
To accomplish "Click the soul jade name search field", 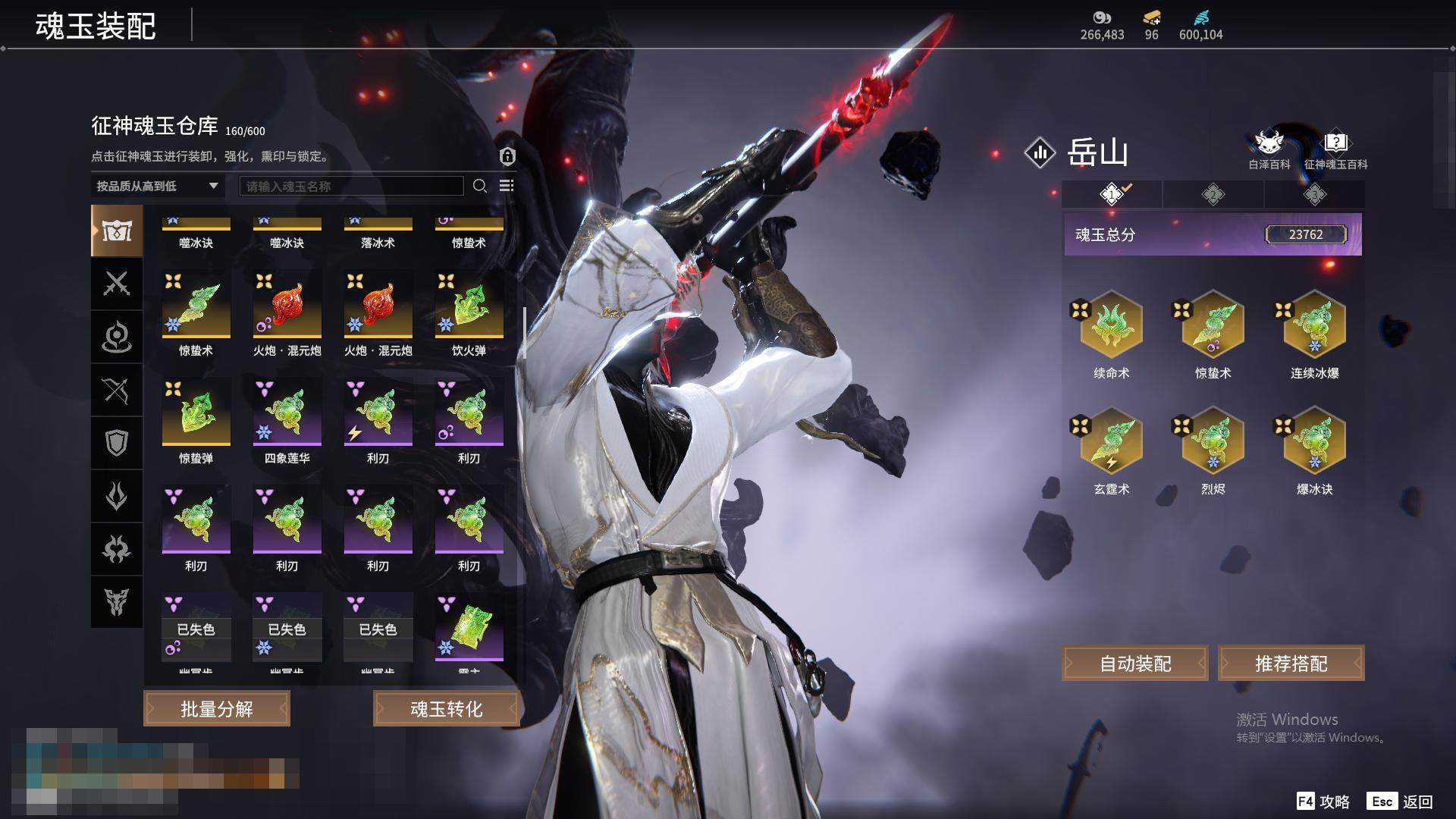I will [x=351, y=186].
